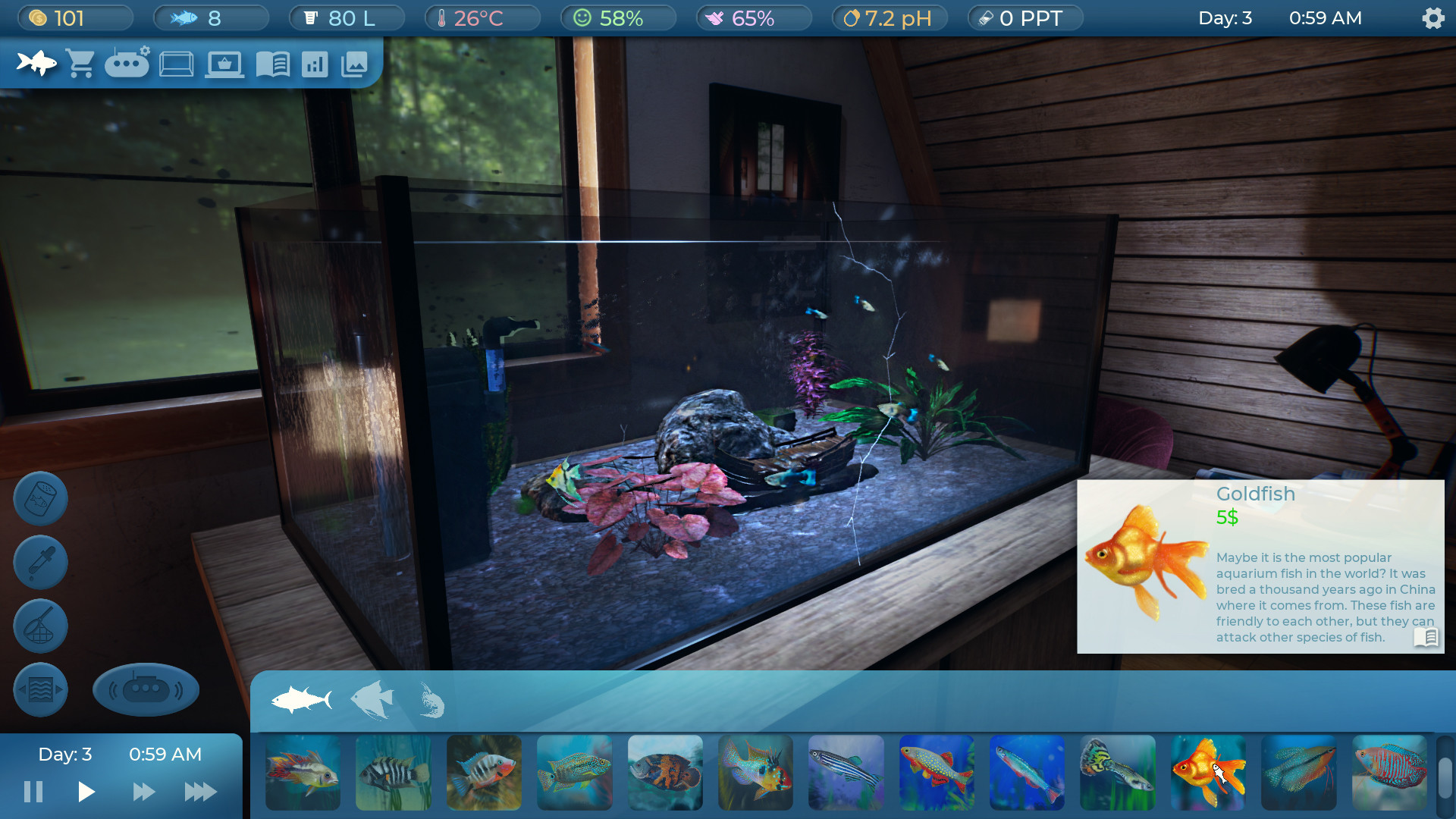Image resolution: width=1456 pixels, height=819 pixels.
Task: Select the water test pipette tool
Action: 40,562
